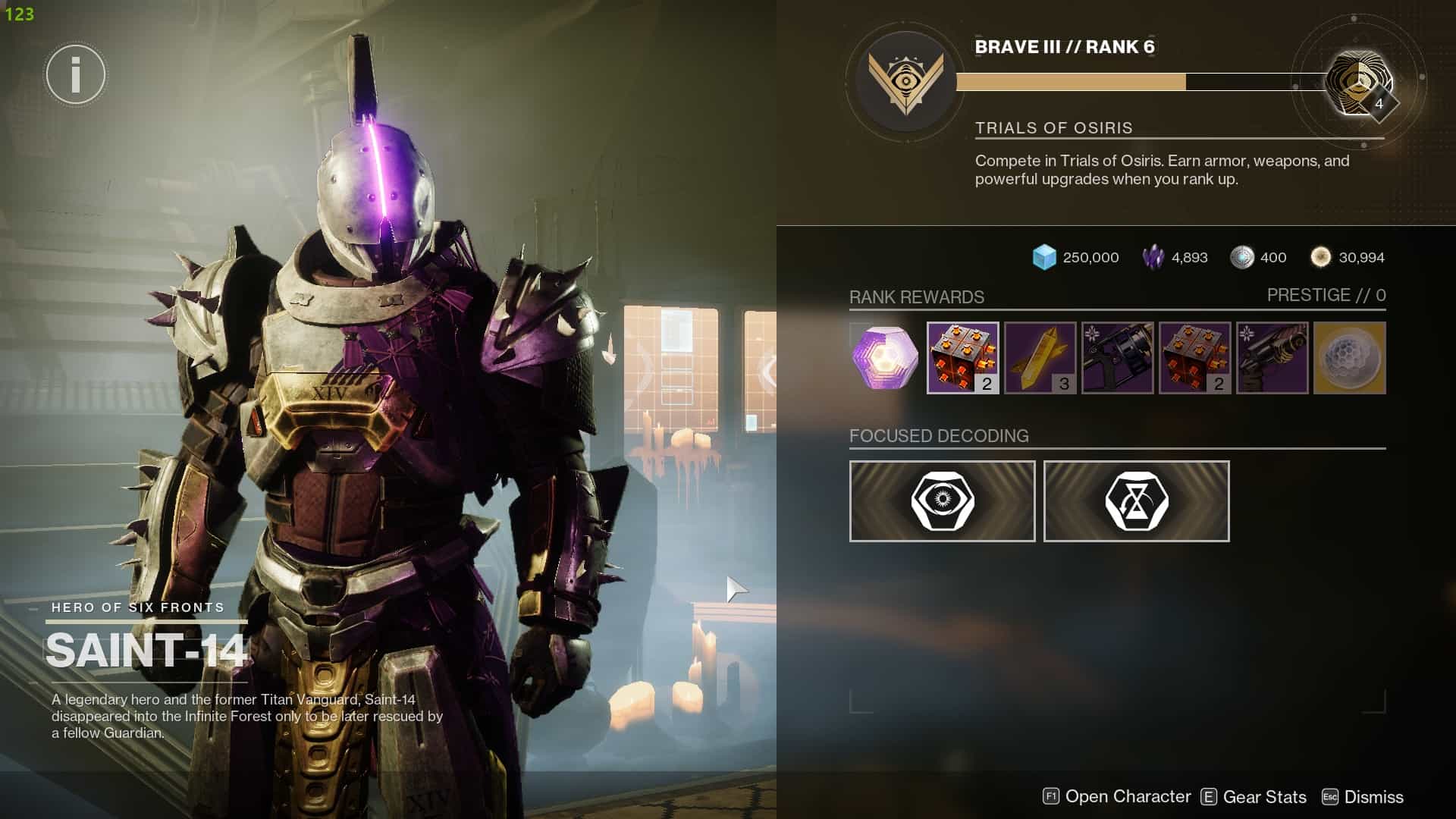Click the golden x3 upgrade module reward
This screenshot has height=819, width=1456.
pos(1040,358)
